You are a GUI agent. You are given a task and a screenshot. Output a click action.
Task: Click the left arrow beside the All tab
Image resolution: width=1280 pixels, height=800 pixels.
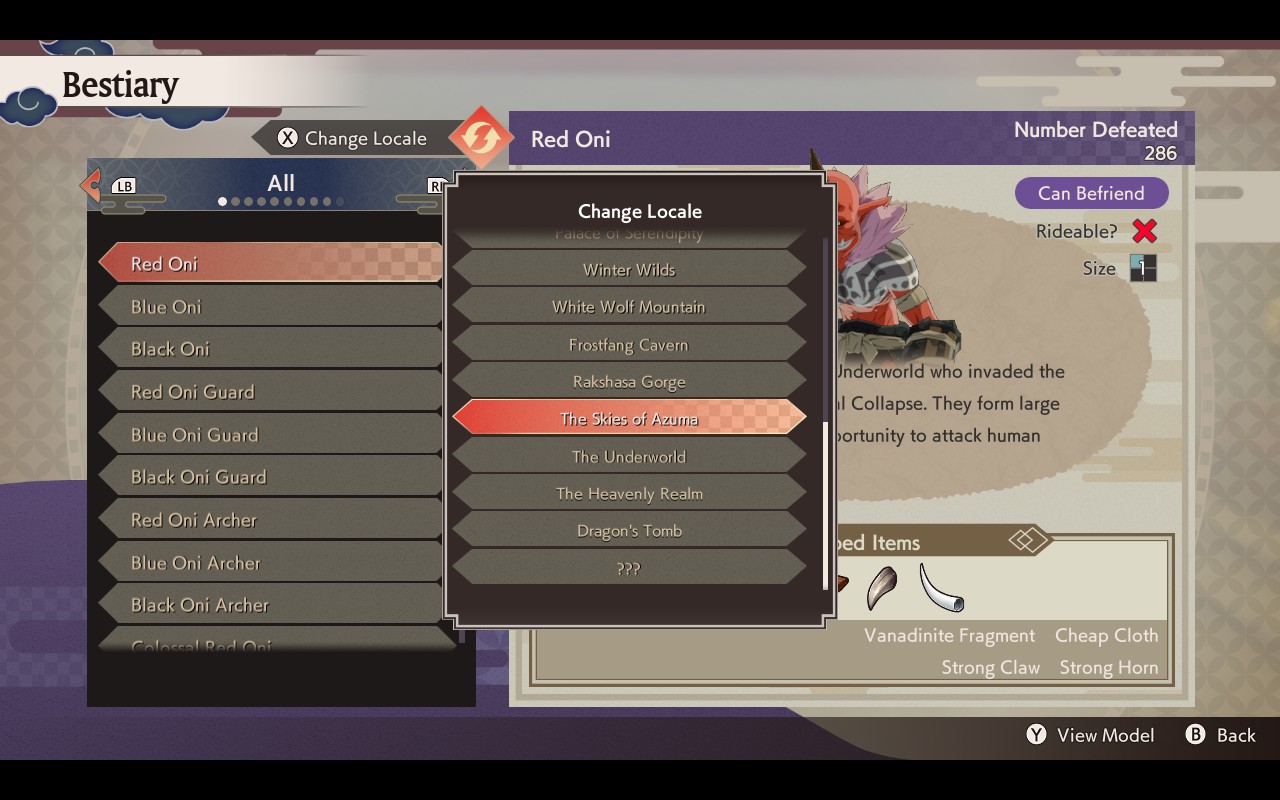coord(91,184)
